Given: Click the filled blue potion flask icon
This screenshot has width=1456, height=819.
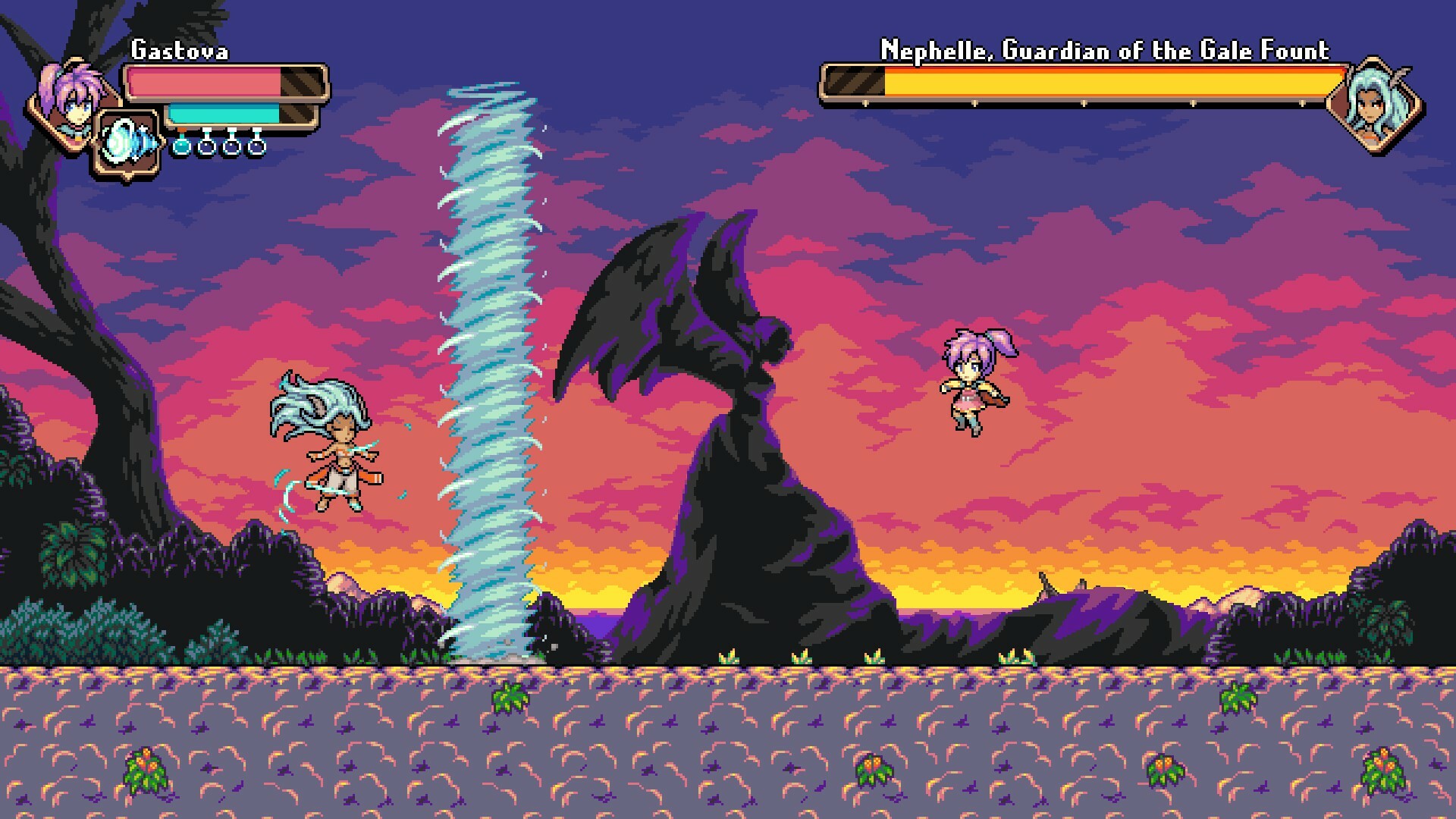Looking at the screenshot, I should point(181,149).
